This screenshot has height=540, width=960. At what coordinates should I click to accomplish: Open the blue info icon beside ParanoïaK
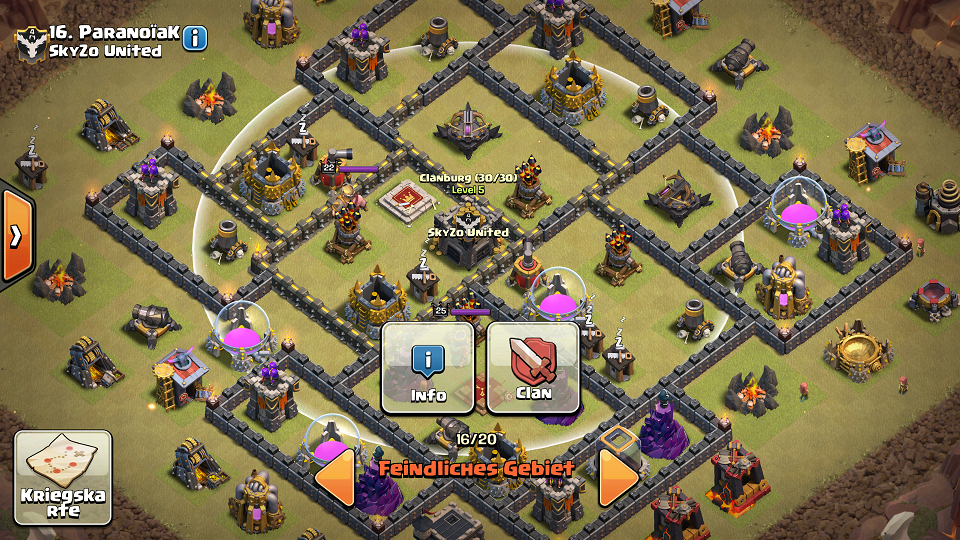(x=195, y=38)
